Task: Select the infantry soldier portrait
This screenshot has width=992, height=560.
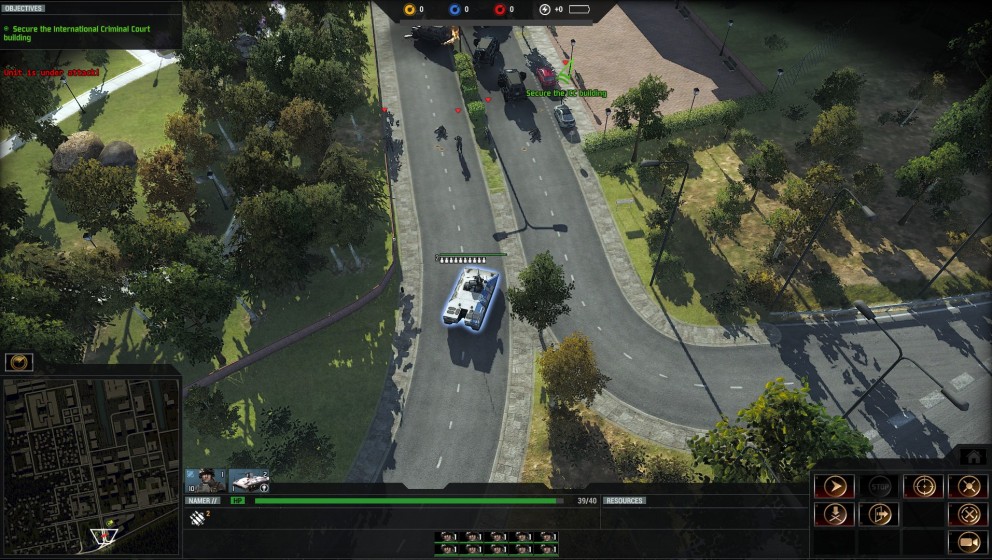Action: click(208, 480)
